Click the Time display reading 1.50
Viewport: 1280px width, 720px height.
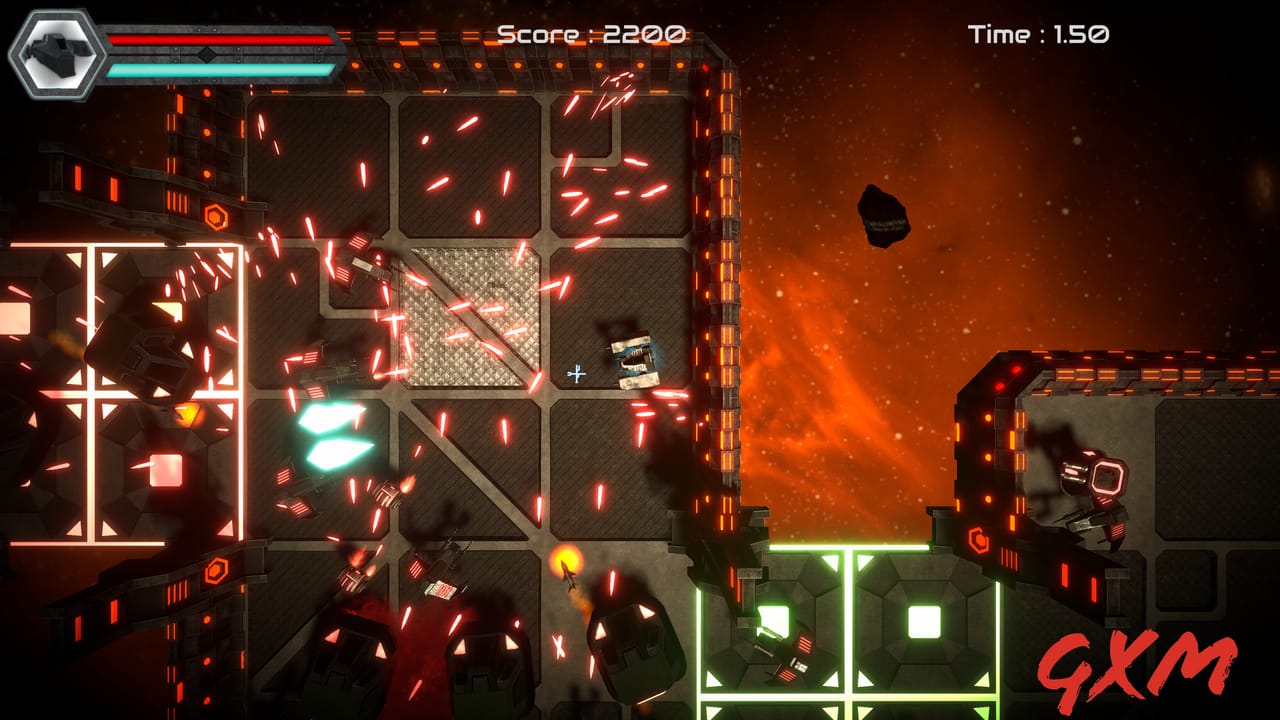tap(1037, 33)
